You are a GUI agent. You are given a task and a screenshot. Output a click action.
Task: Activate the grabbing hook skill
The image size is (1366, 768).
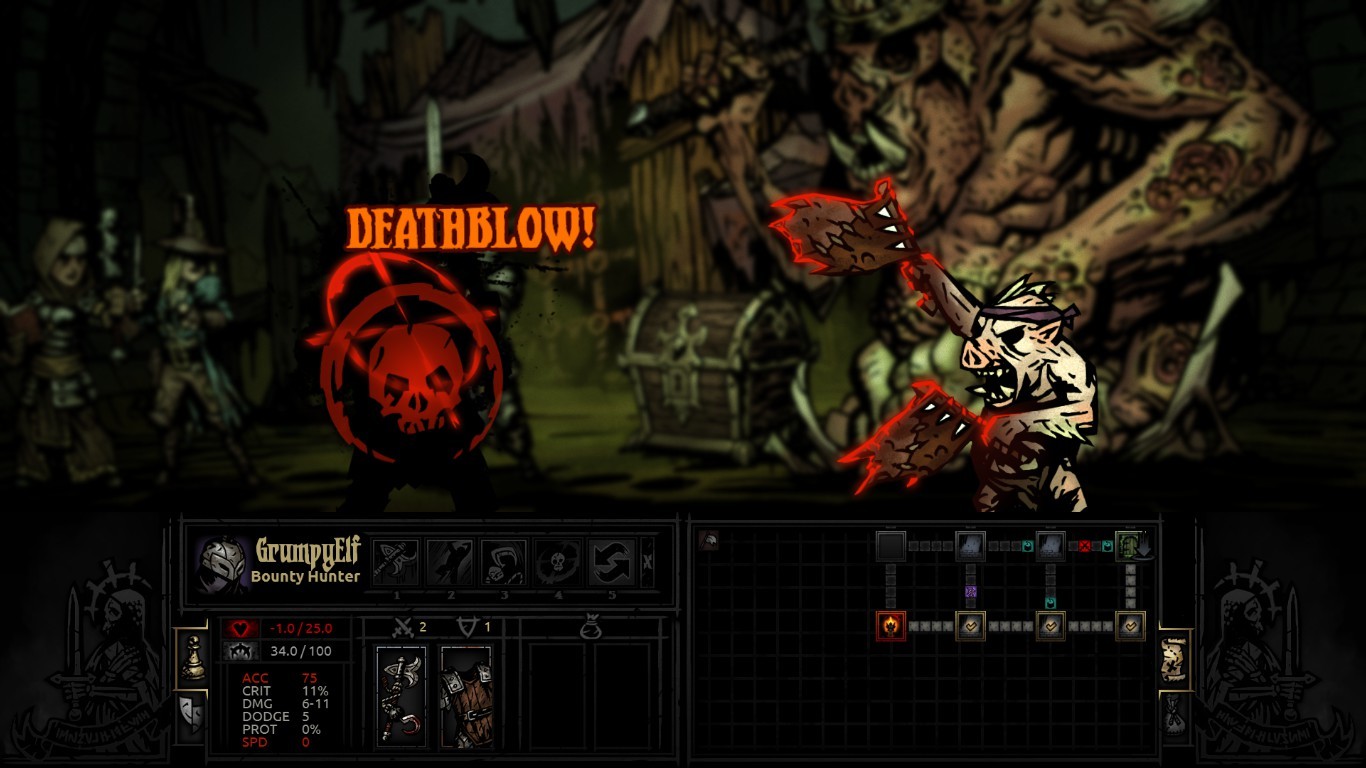click(x=504, y=562)
